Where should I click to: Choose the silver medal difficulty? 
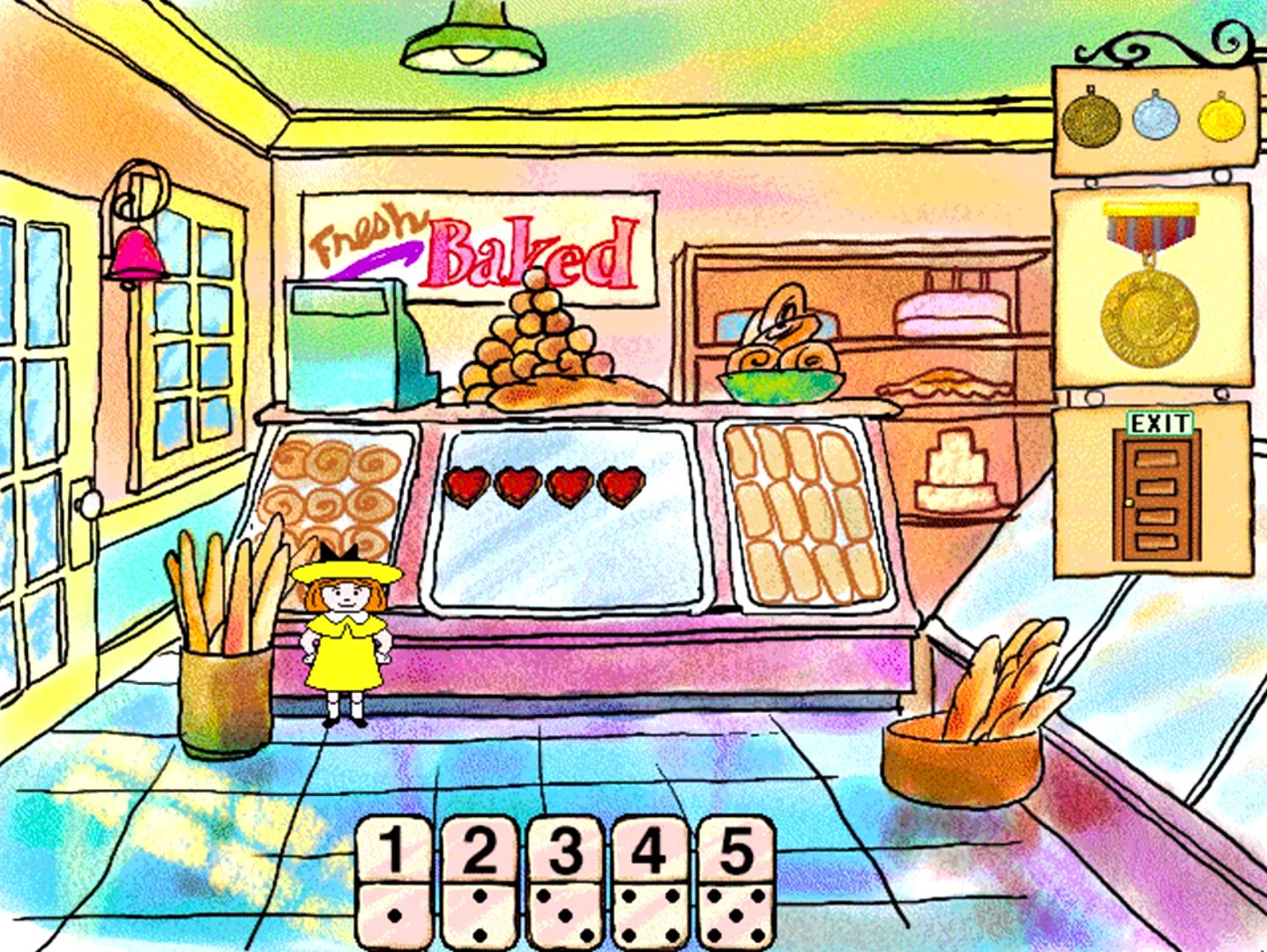pyautogui.click(x=1155, y=119)
